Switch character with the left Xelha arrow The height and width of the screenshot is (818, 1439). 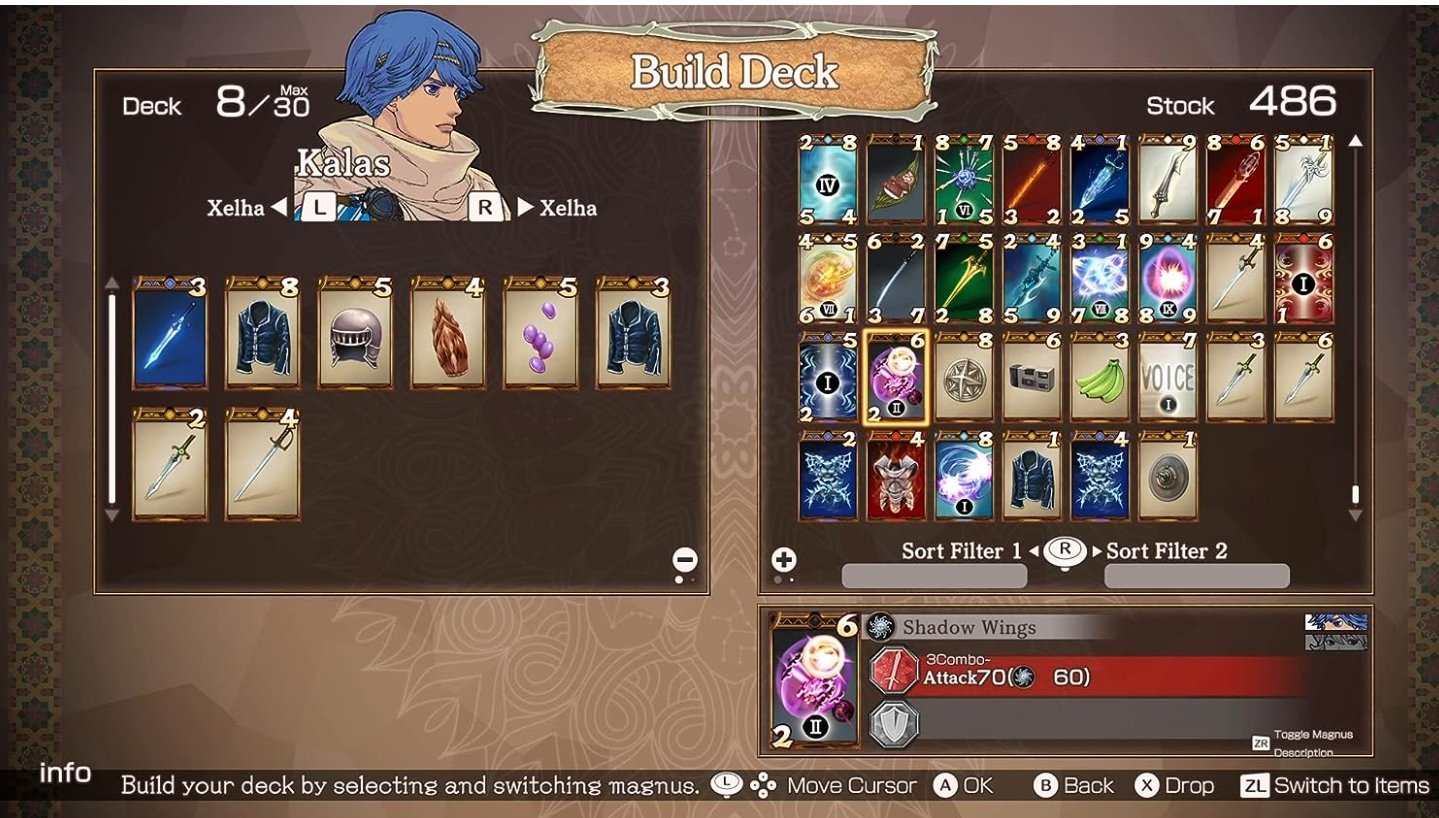tap(280, 208)
